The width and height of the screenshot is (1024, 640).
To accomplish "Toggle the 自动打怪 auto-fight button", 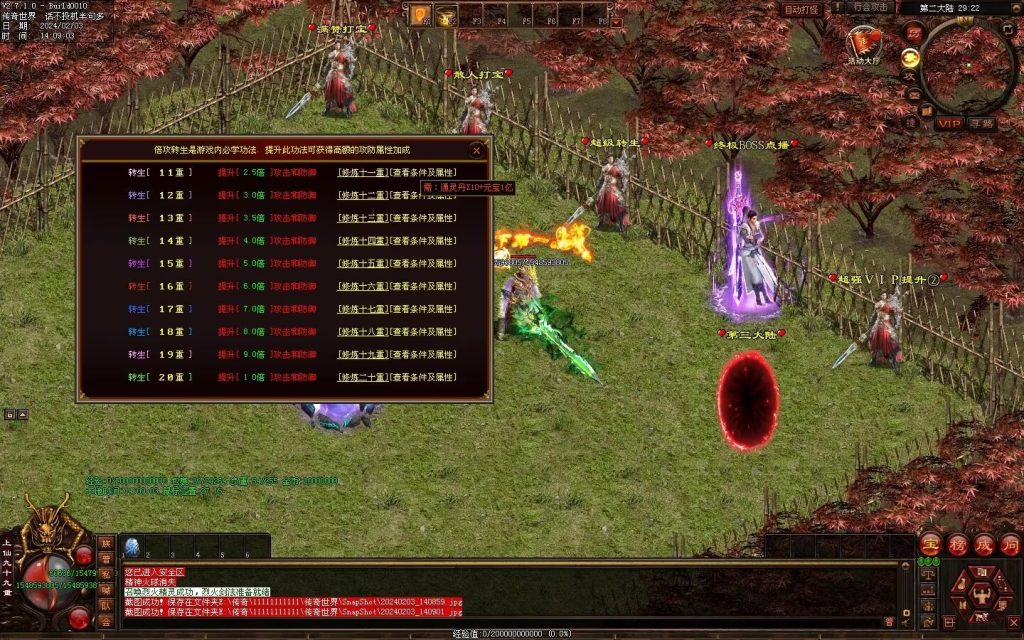I will pos(800,9).
